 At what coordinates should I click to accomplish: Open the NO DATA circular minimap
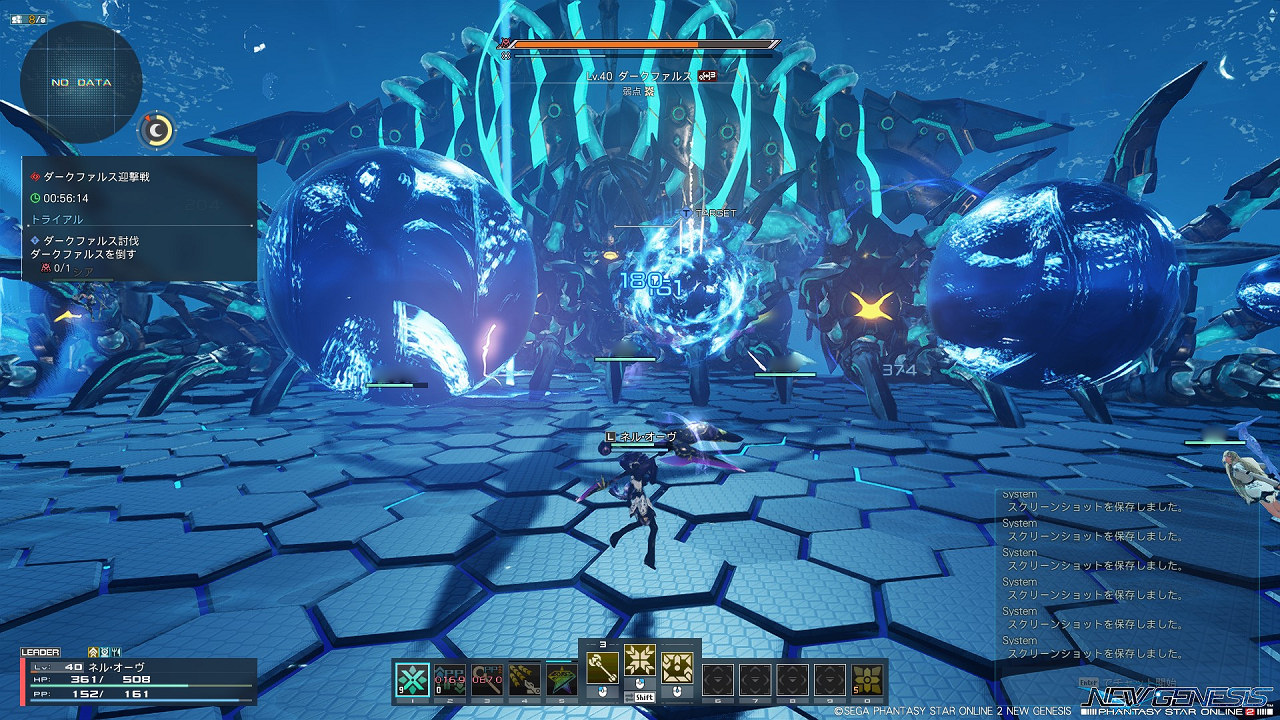(x=81, y=82)
